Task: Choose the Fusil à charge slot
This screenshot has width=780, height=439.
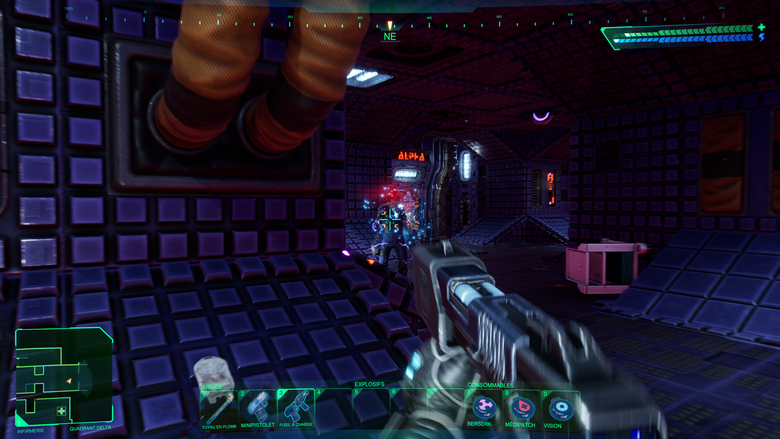Action: (296, 407)
